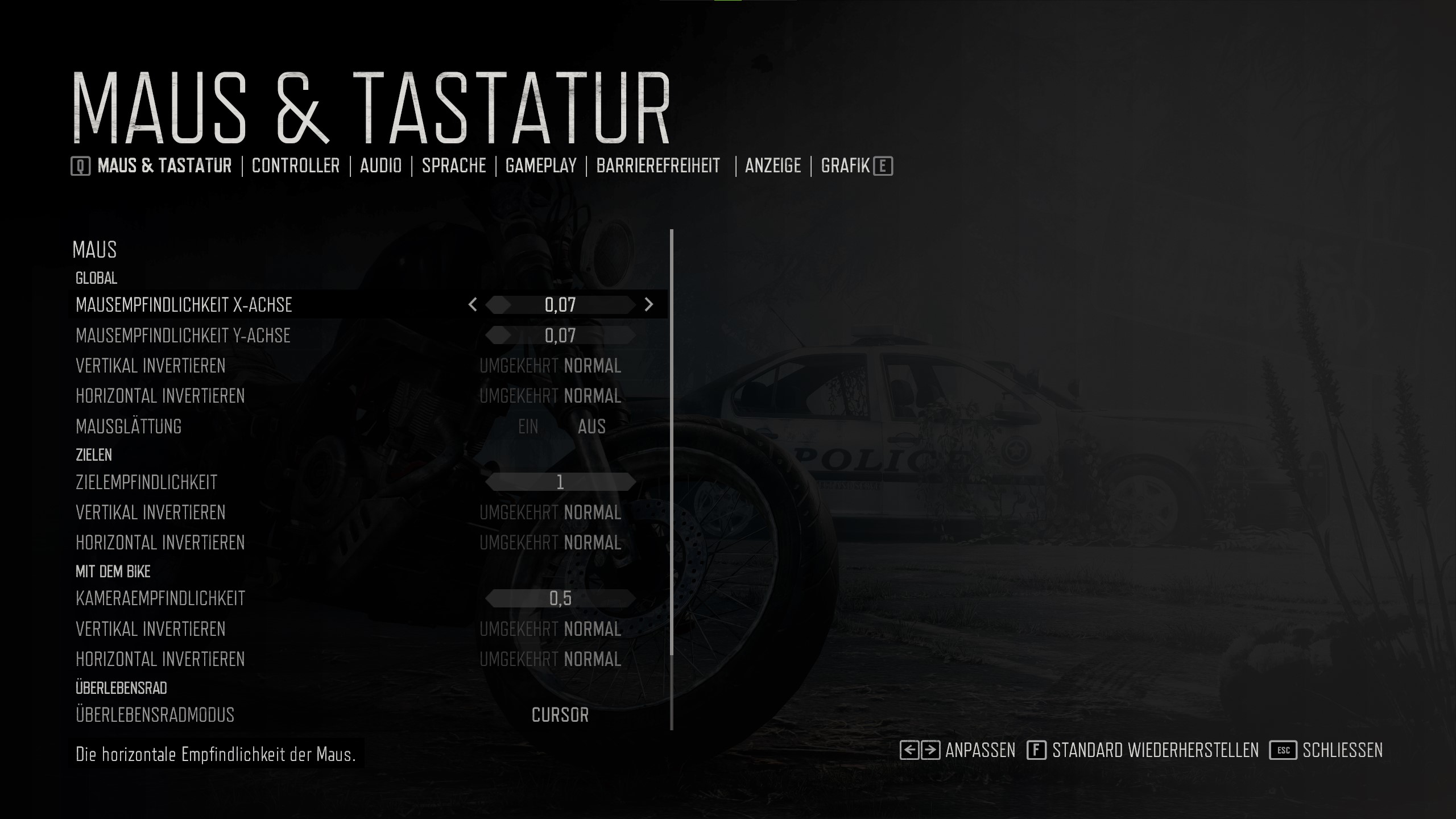Open the Barrierefreiheit tab

tap(658, 166)
